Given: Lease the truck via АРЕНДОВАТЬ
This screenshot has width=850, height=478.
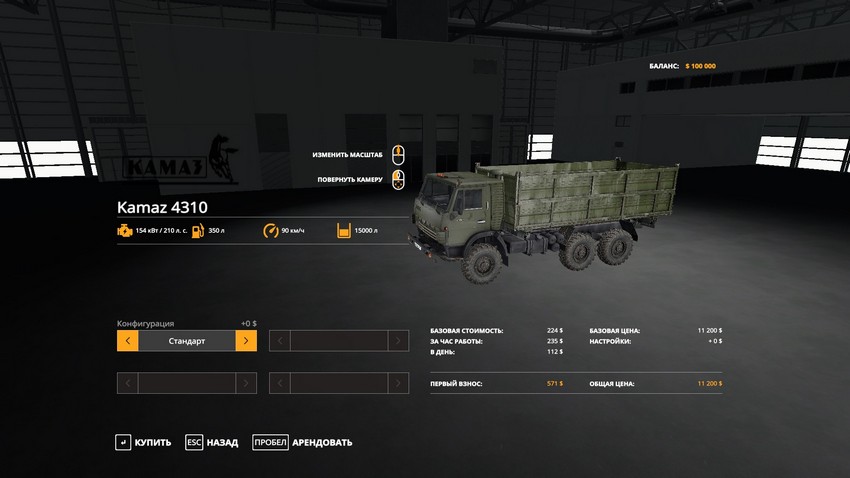Looking at the screenshot, I should point(303,442).
